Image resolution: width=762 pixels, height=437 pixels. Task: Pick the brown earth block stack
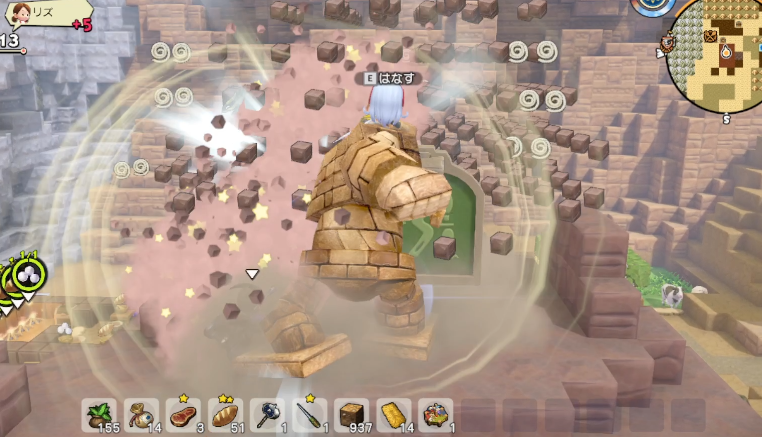click(352, 415)
